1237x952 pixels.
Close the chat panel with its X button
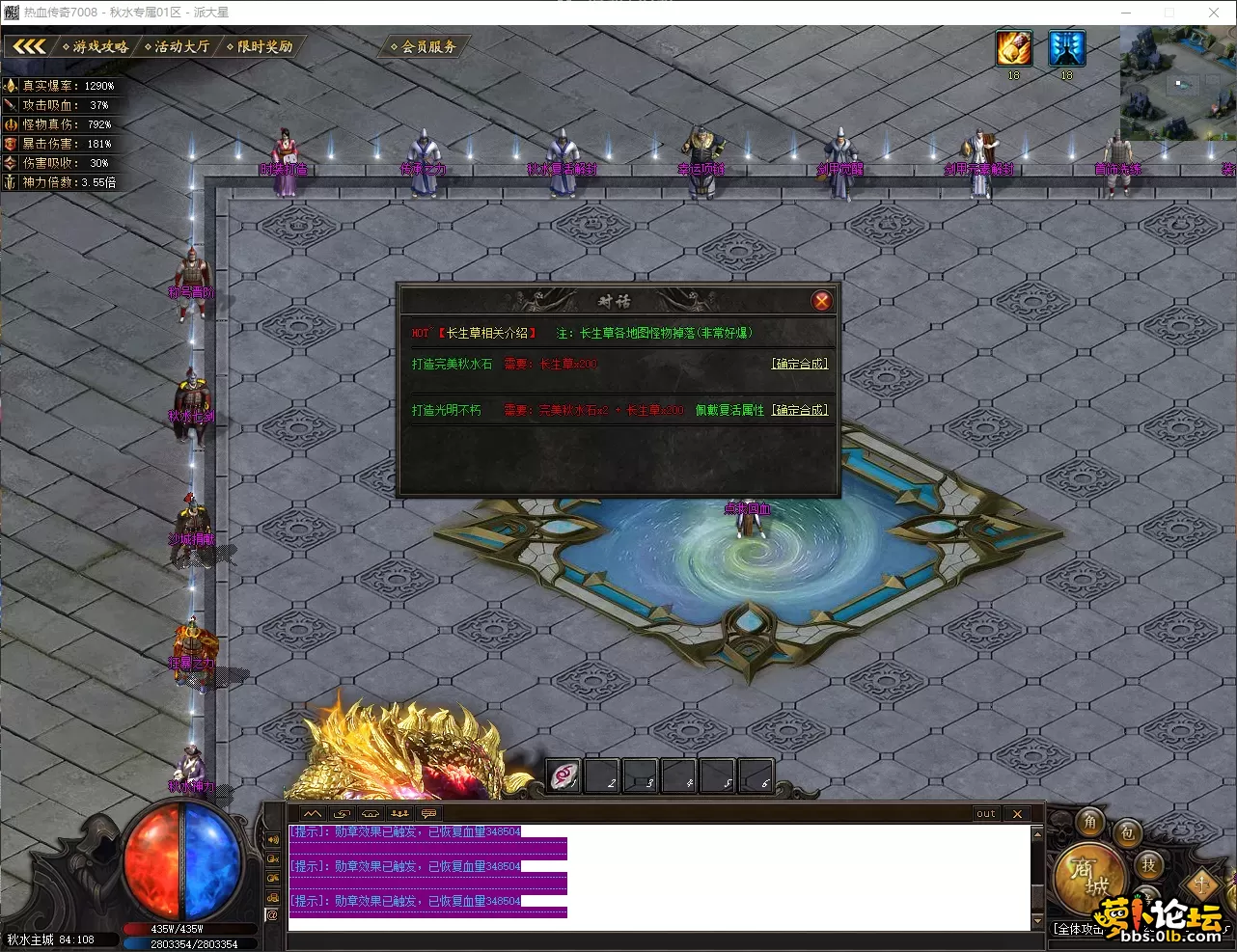click(1017, 814)
